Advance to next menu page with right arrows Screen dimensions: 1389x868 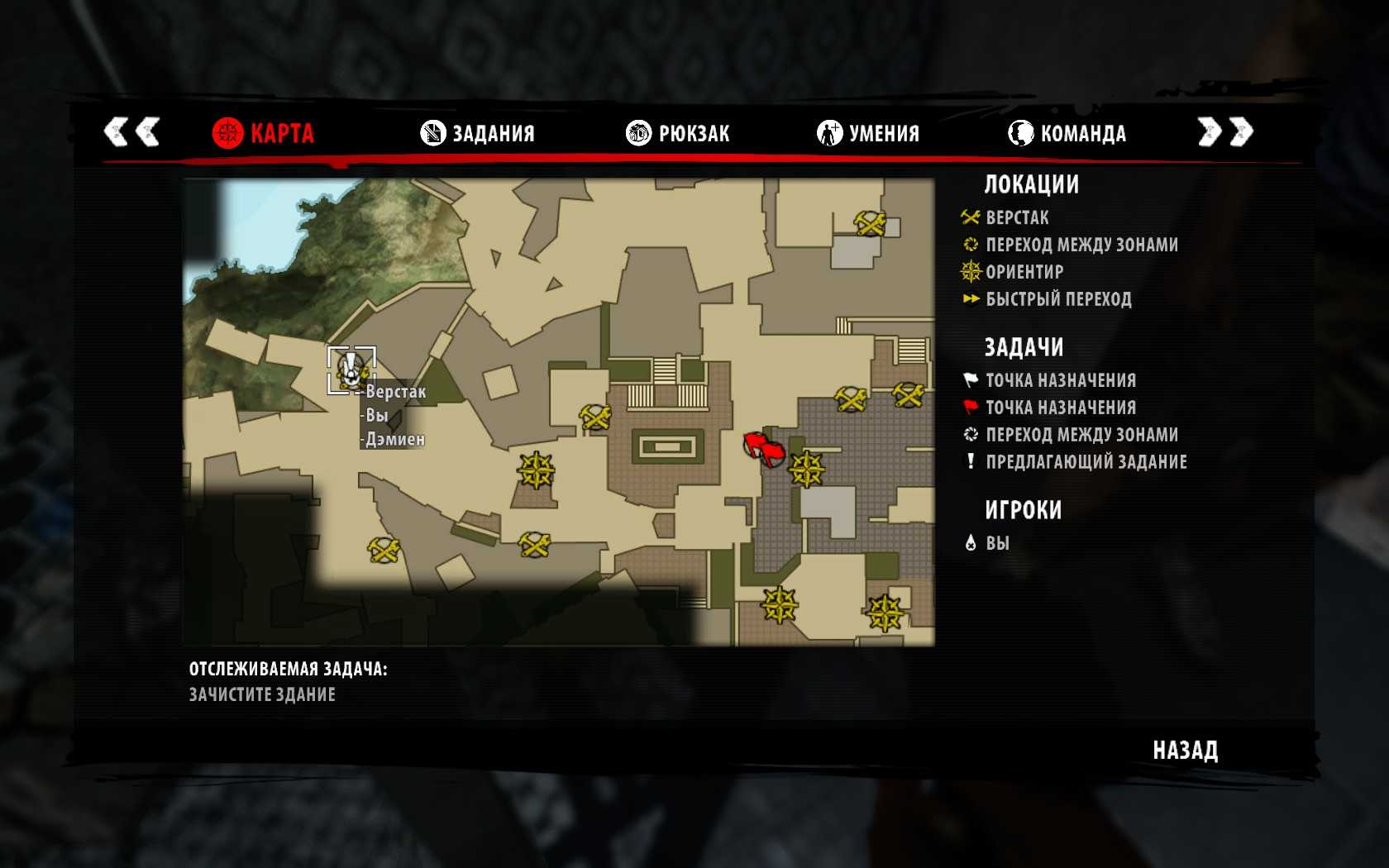pyautogui.click(x=1225, y=131)
